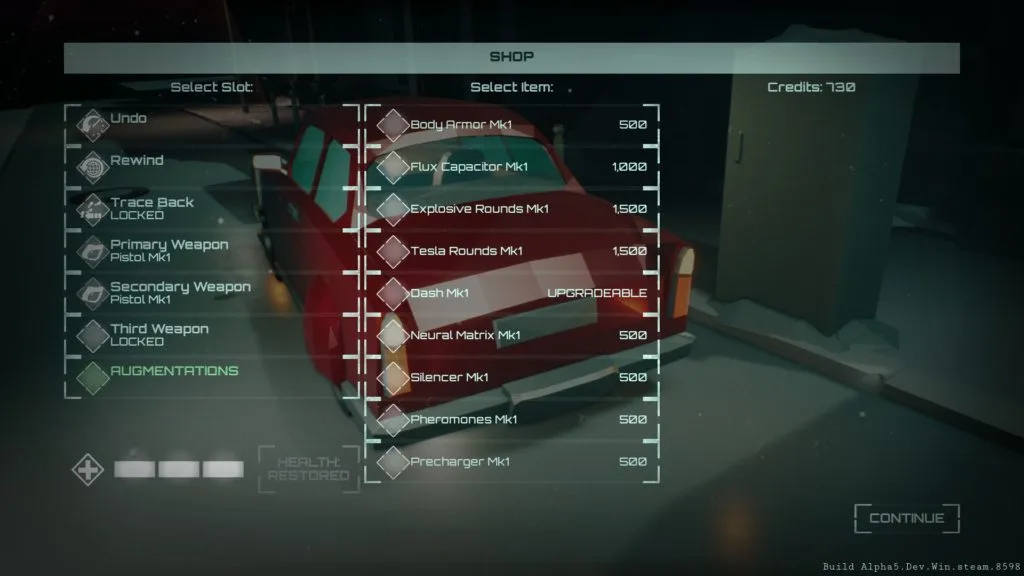Buy Precharger Mk1
This screenshot has width=1024, height=576.
click(511, 461)
